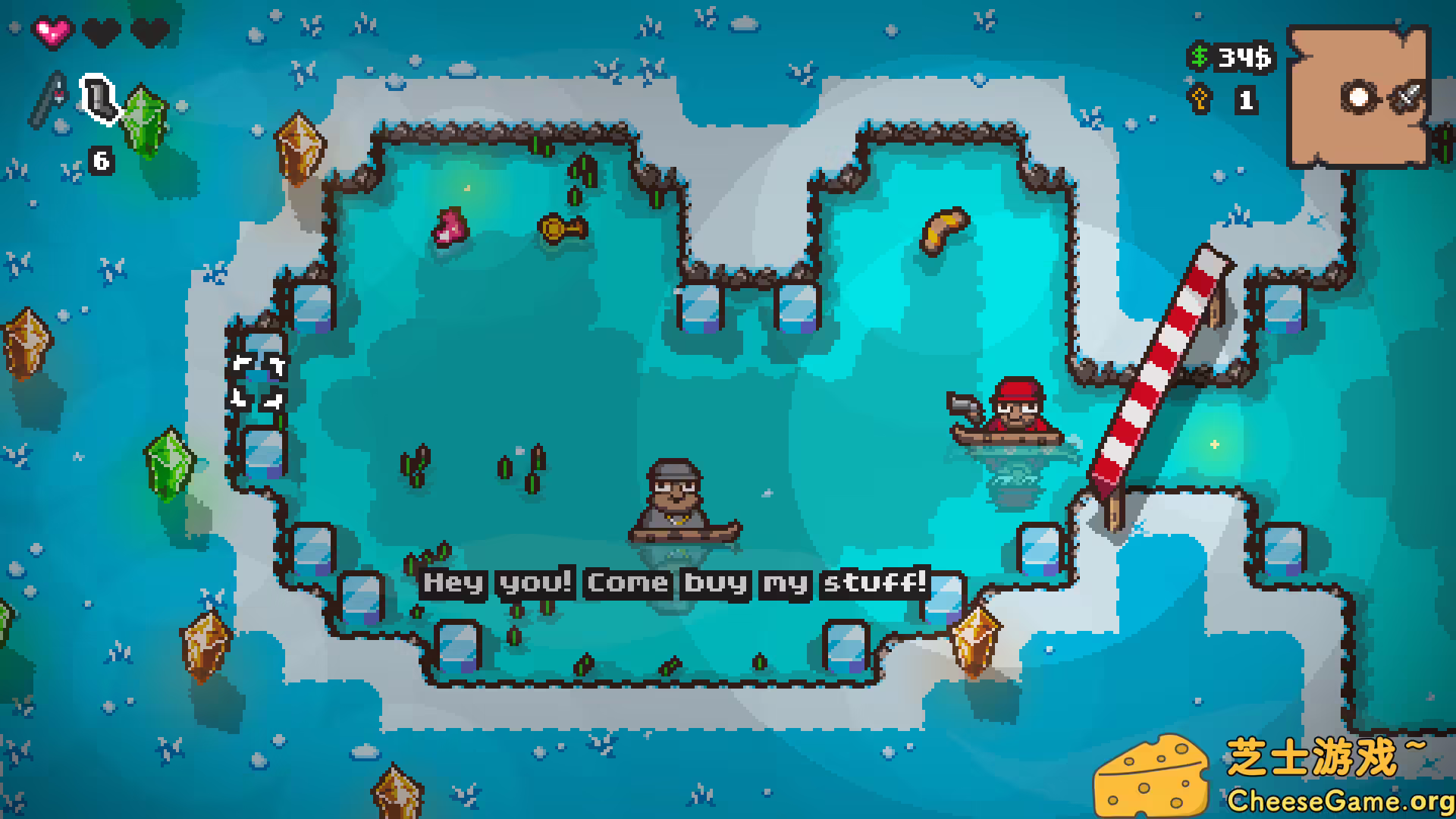Screen dimensions: 1456x819
Task: Select the golden key counter icon
Action: (1200, 99)
